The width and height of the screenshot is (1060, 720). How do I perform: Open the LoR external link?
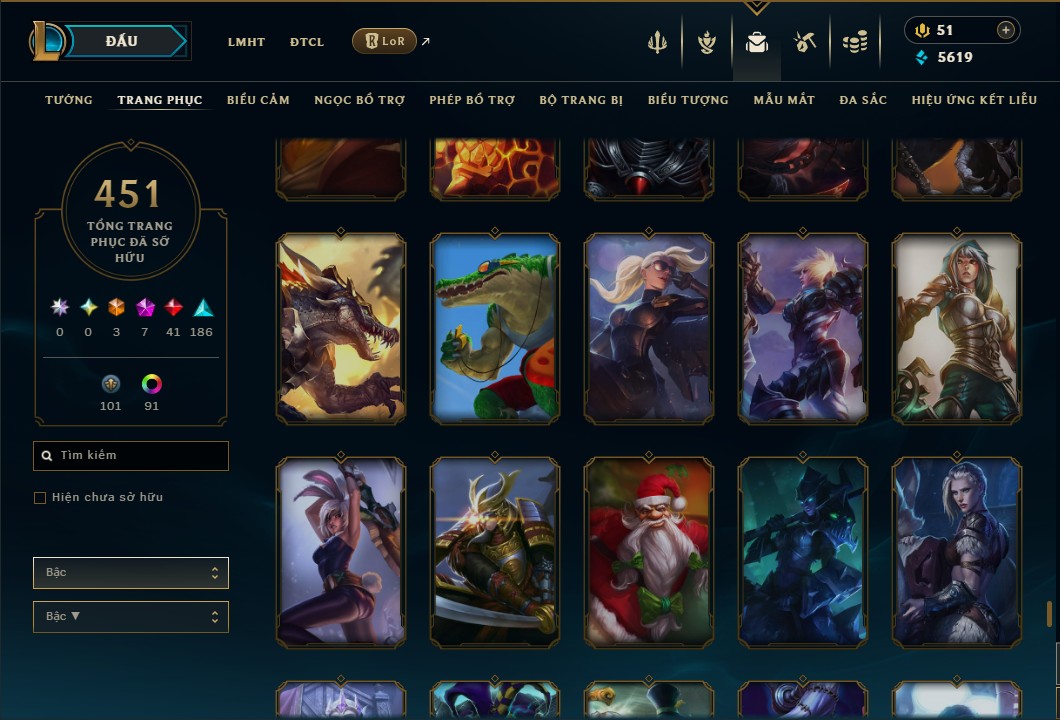click(x=385, y=41)
